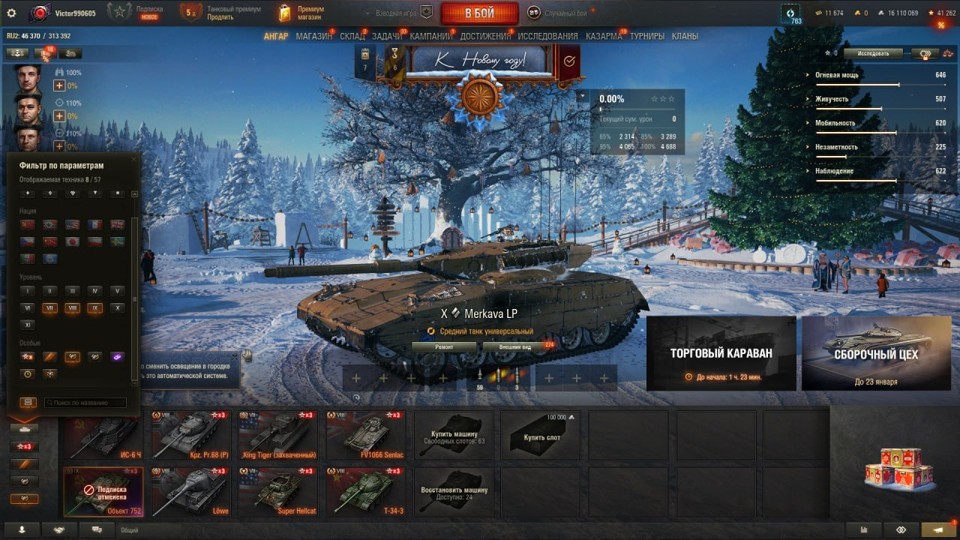The width and height of the screenshot is (960, 540).
Task: Pick the FV1066 Senlac tank
Action: 367,433
